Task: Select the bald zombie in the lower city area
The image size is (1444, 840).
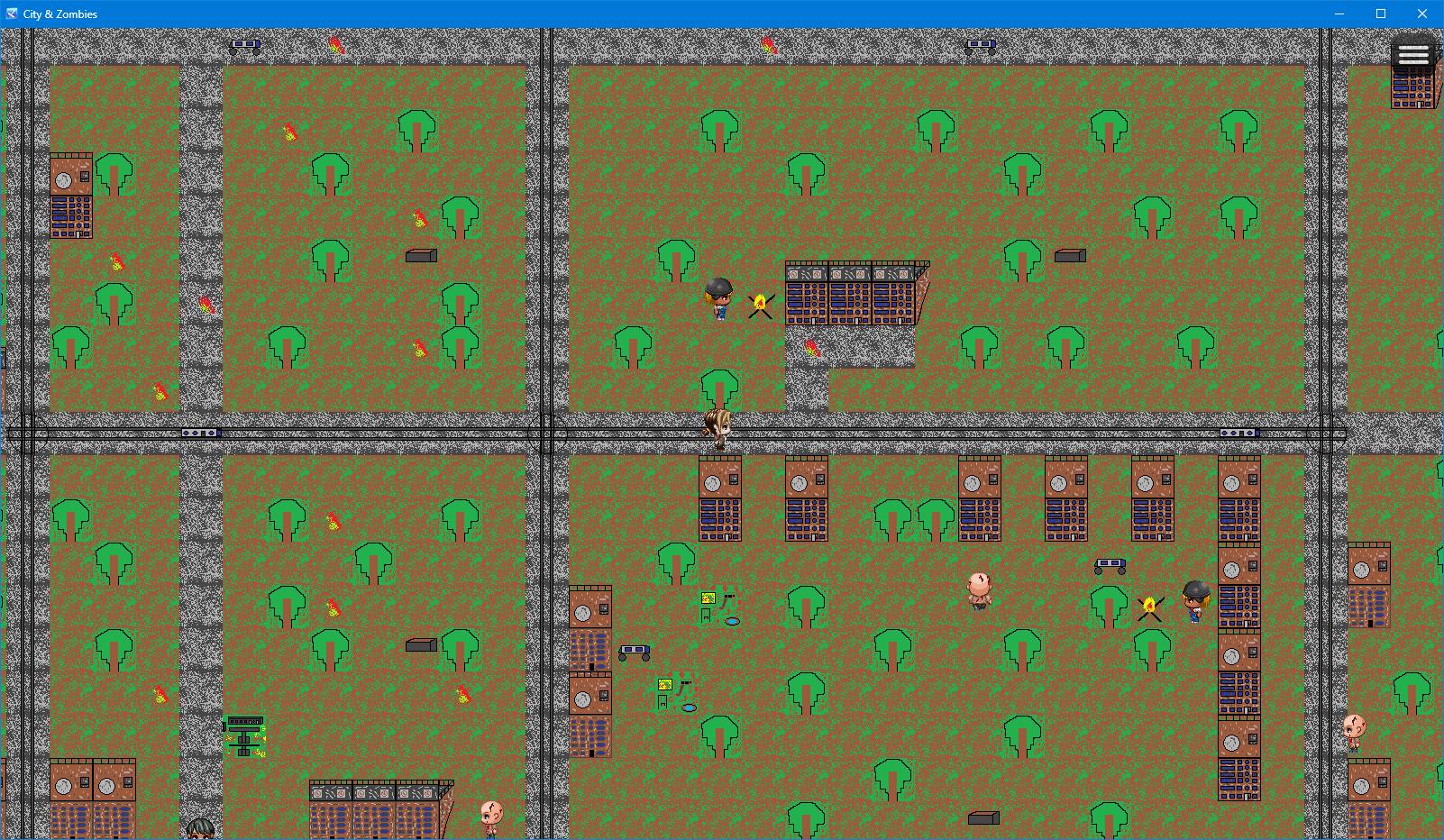Action: pos(978,592)
